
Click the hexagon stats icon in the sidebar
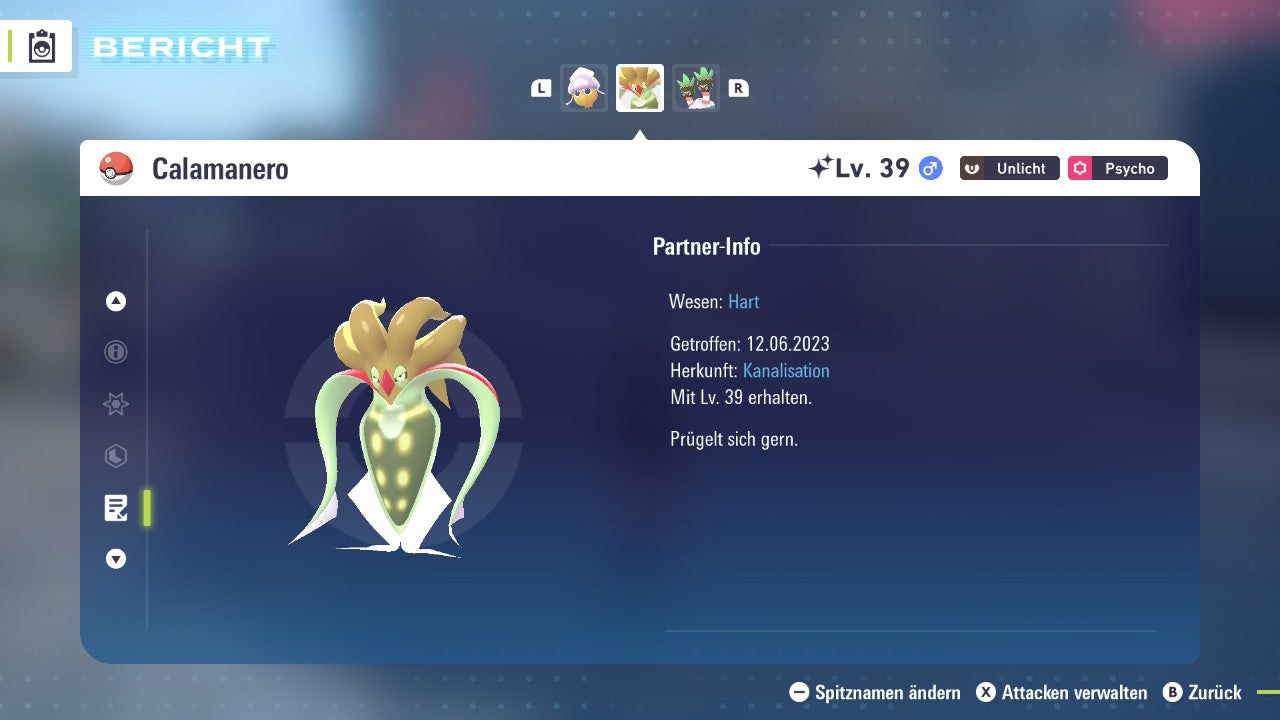115,456
